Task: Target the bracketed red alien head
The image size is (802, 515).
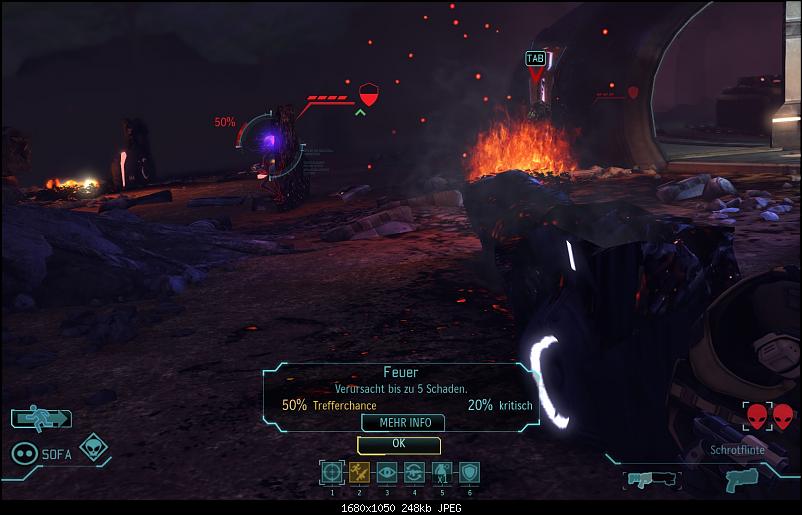Action: [x=758, y=416]
